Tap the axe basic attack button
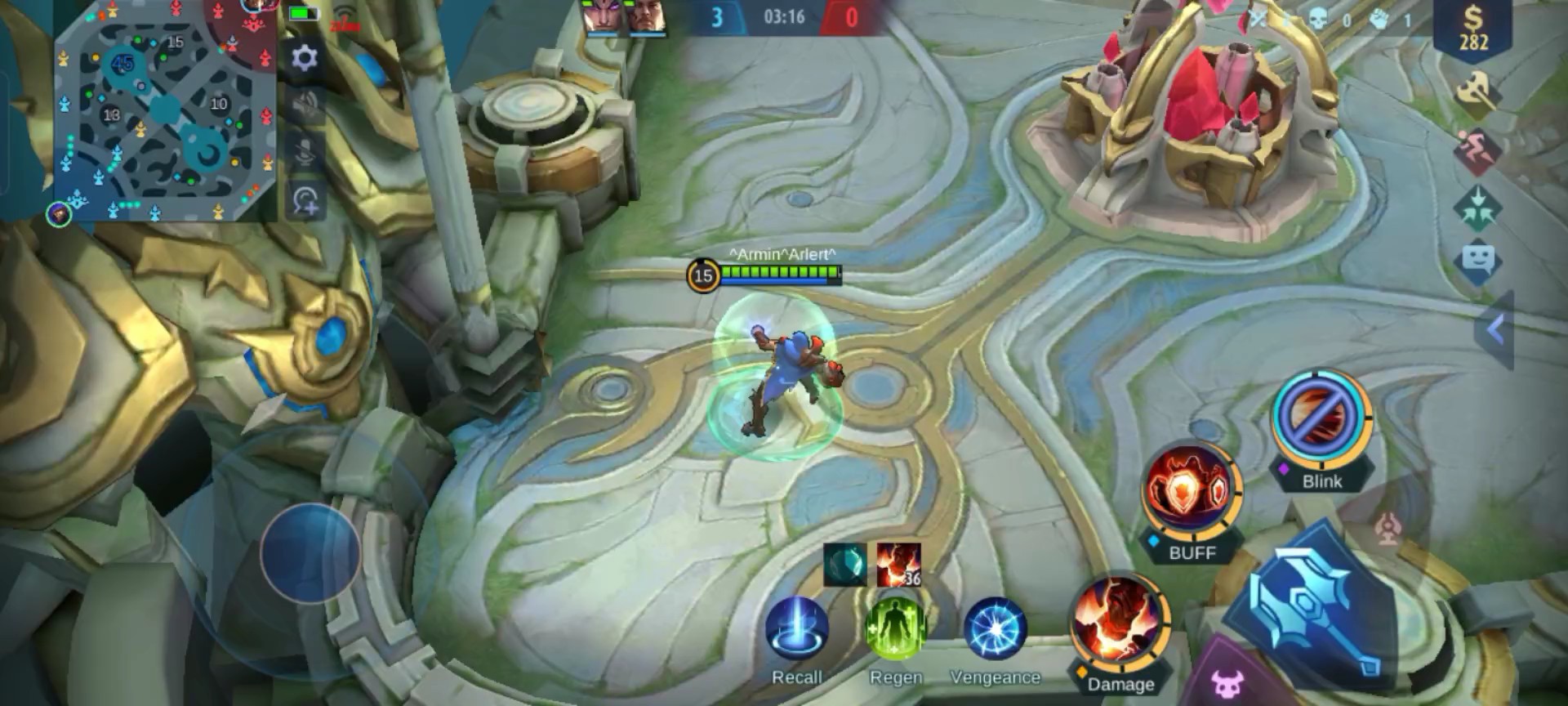 pyautogui.click(x=1315, y=606)
